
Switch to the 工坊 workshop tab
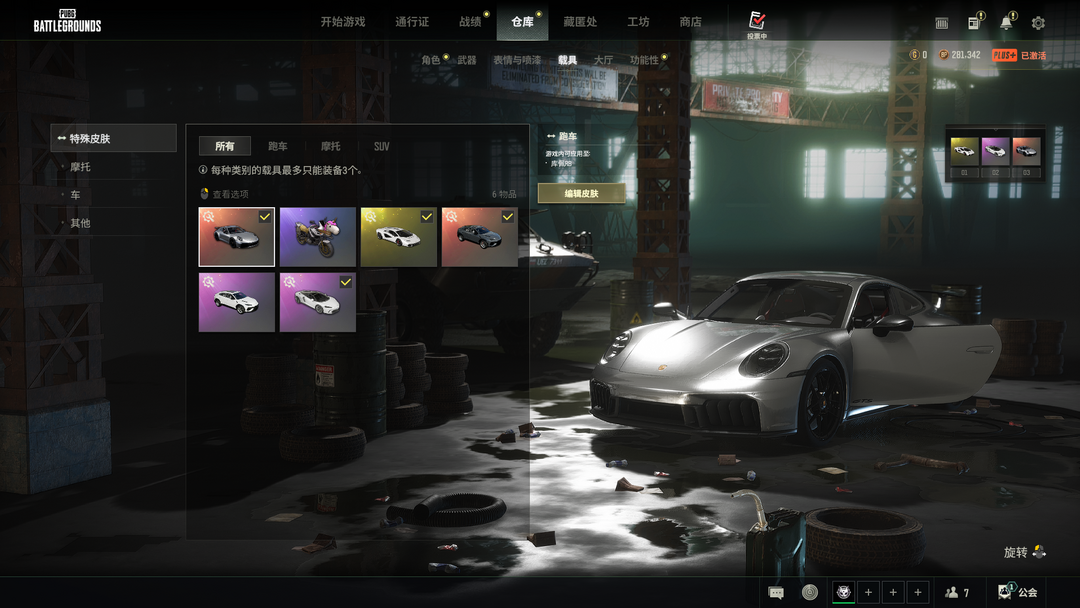coord(638,22)
